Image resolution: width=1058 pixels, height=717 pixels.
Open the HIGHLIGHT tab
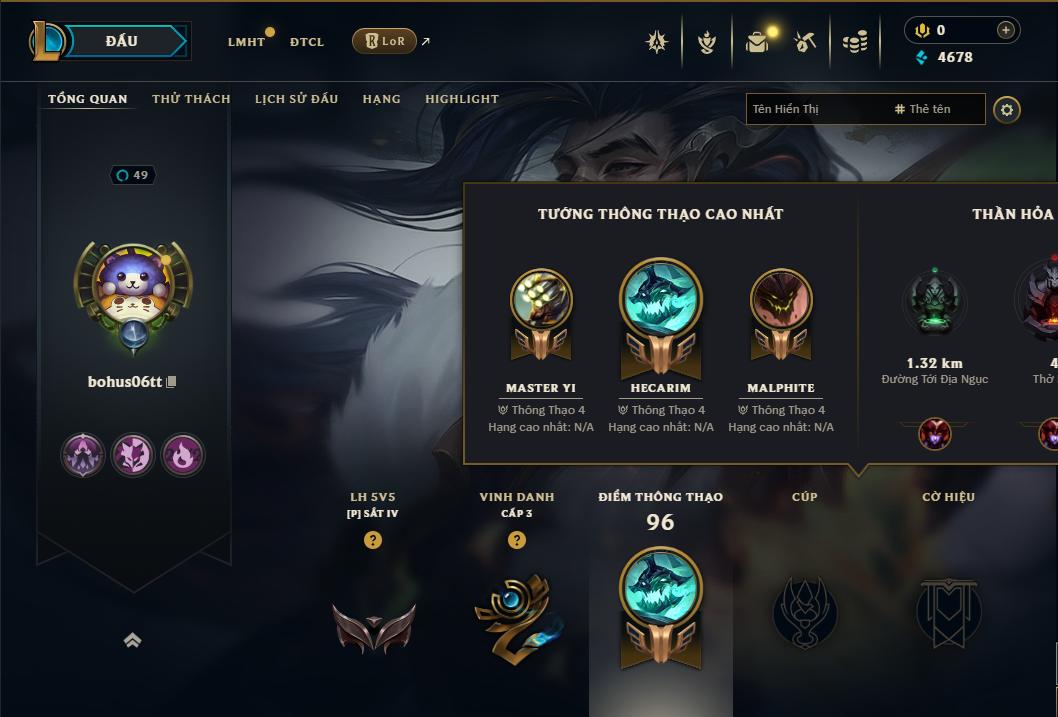point(461,99)
